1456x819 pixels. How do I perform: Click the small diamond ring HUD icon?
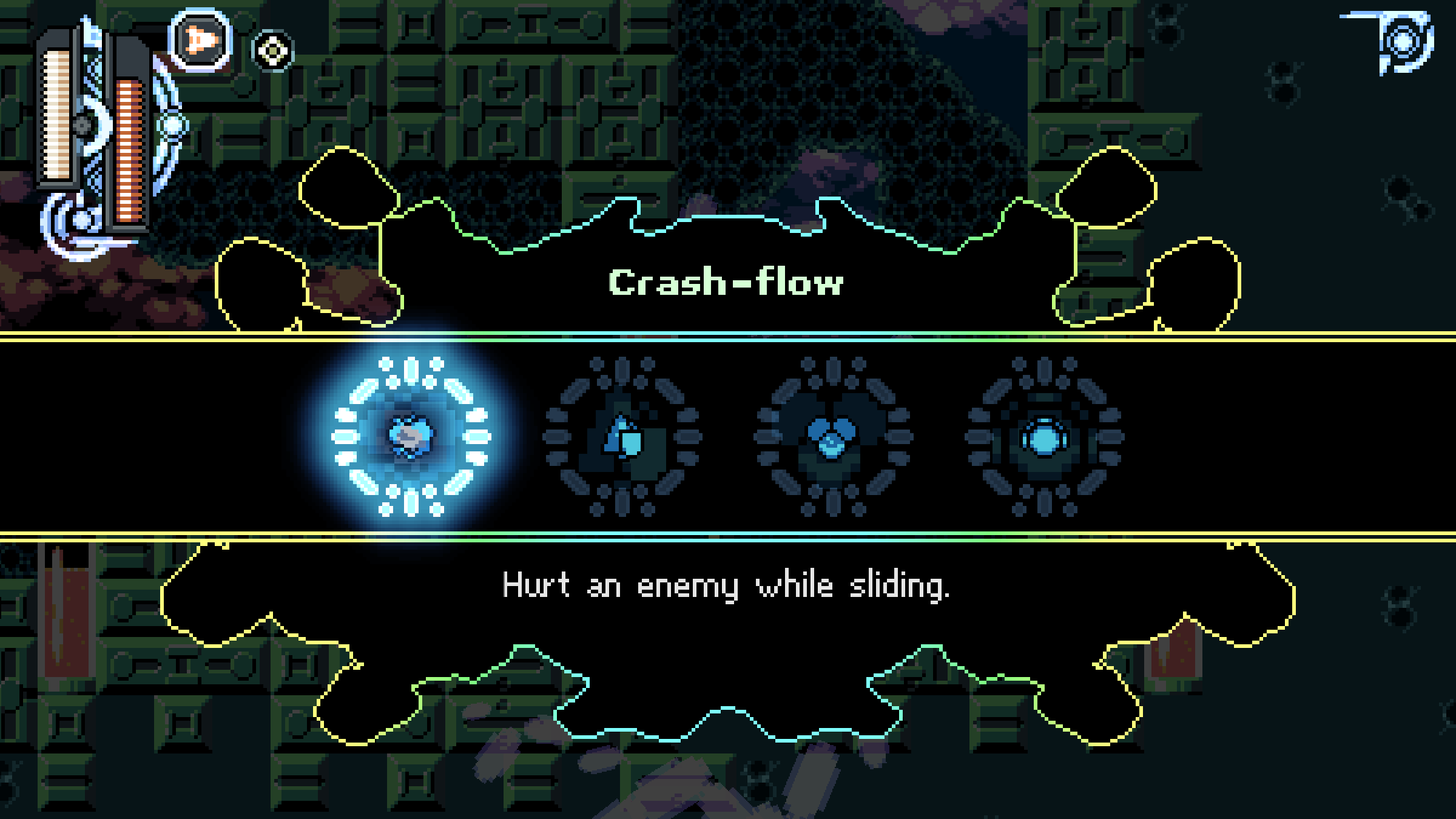[x=272, y=50]
